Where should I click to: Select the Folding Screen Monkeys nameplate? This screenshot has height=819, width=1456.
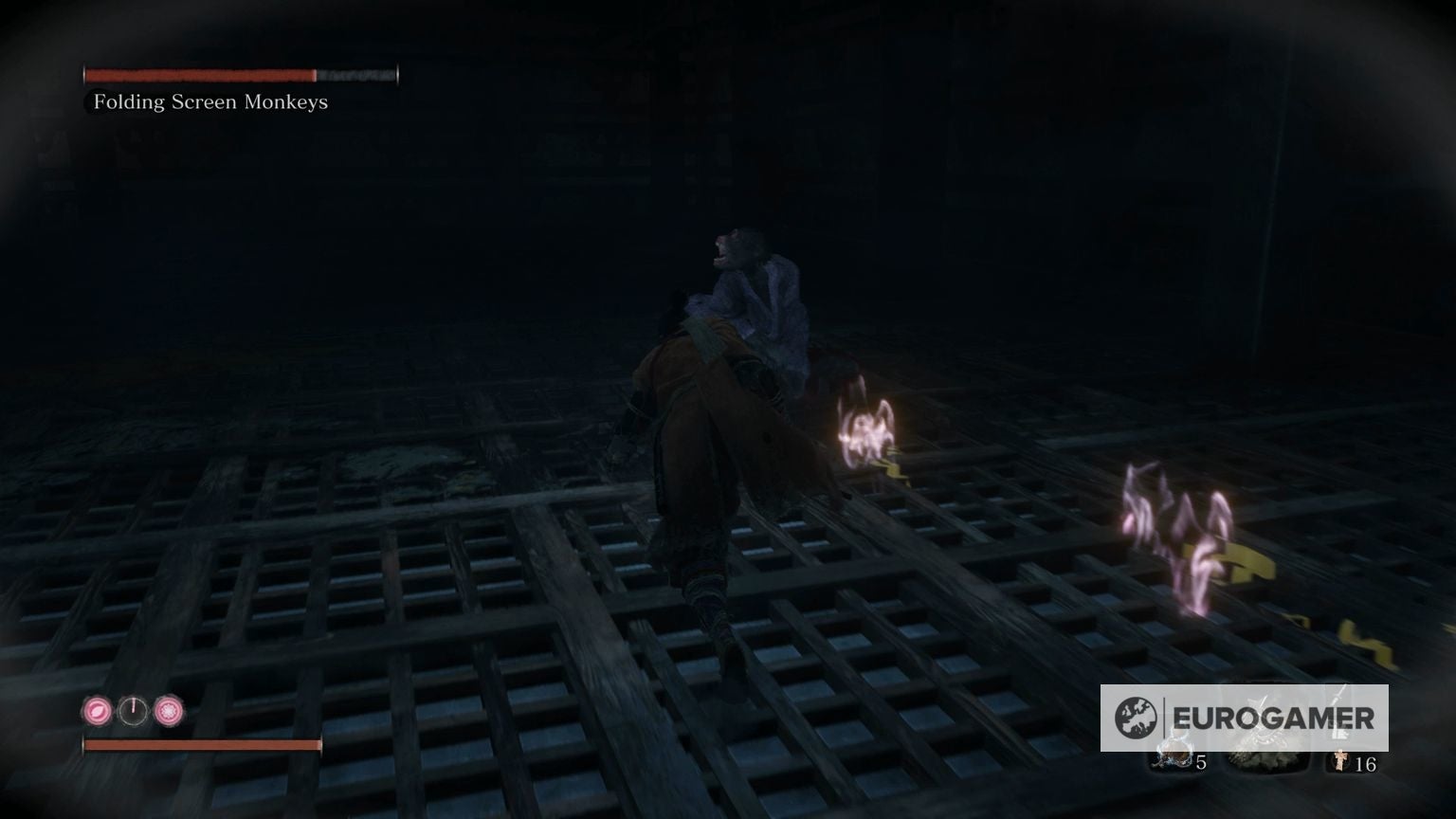pyautogui.click(x=209, y=101)
